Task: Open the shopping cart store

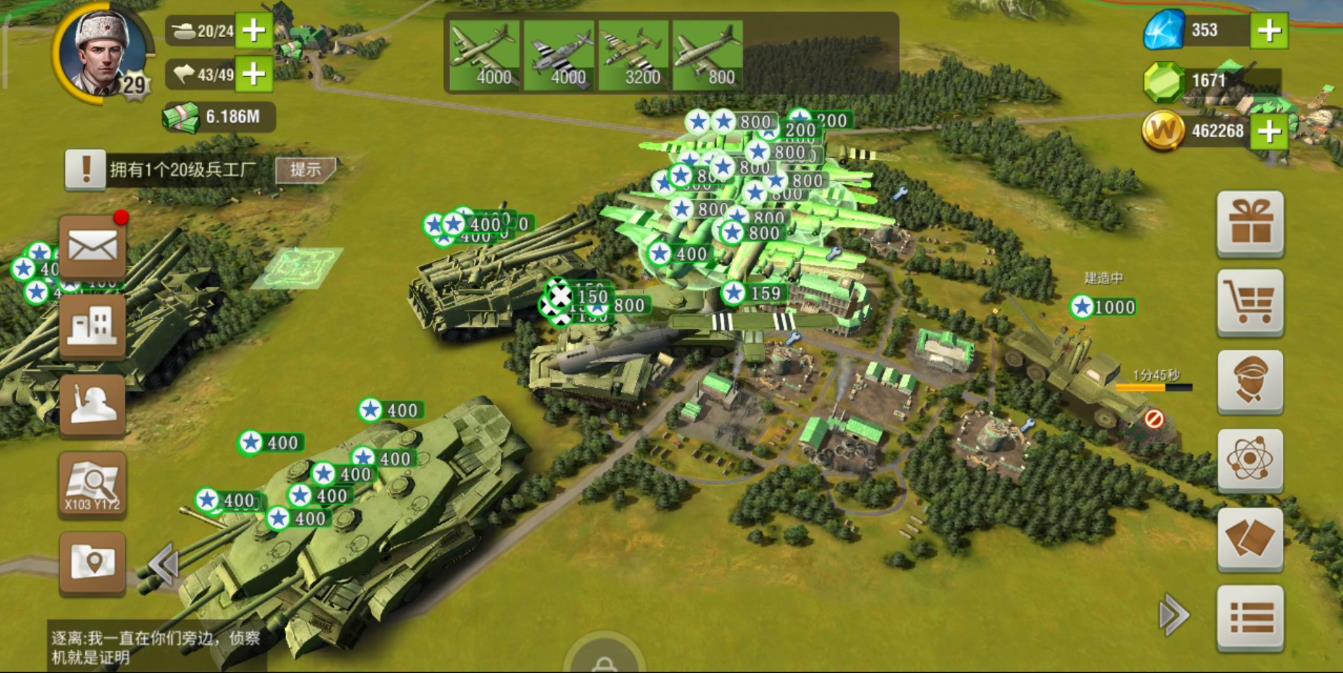Action: coord(1250,302)
